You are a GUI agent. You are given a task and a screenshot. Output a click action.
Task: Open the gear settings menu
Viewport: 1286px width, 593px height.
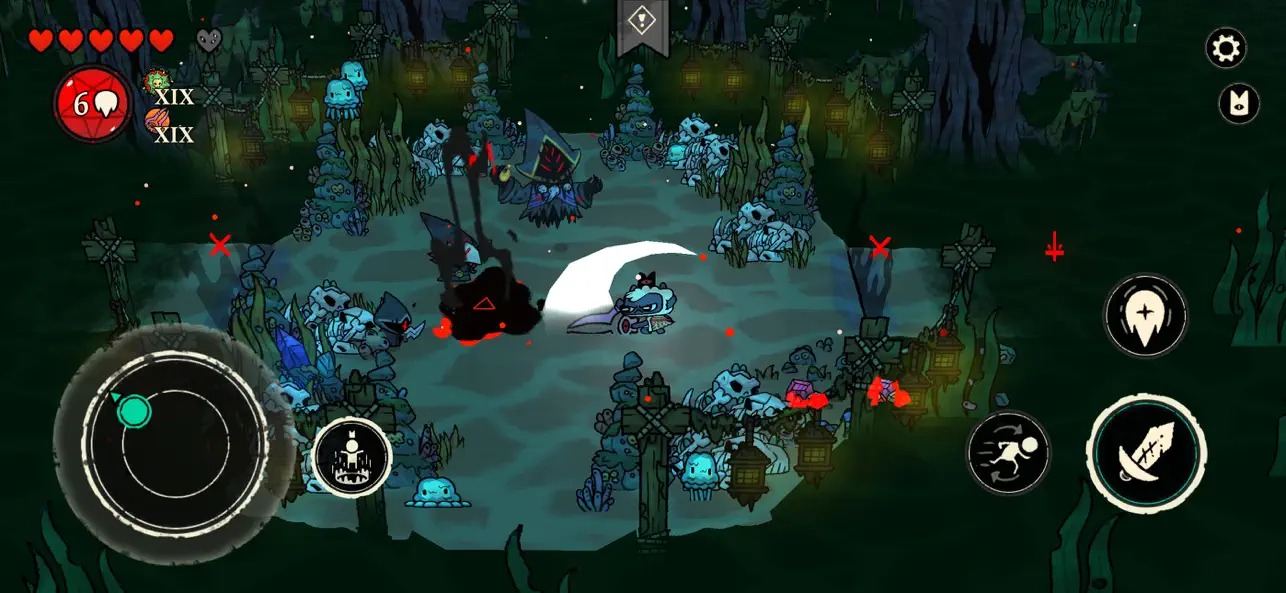(1225, 48)
